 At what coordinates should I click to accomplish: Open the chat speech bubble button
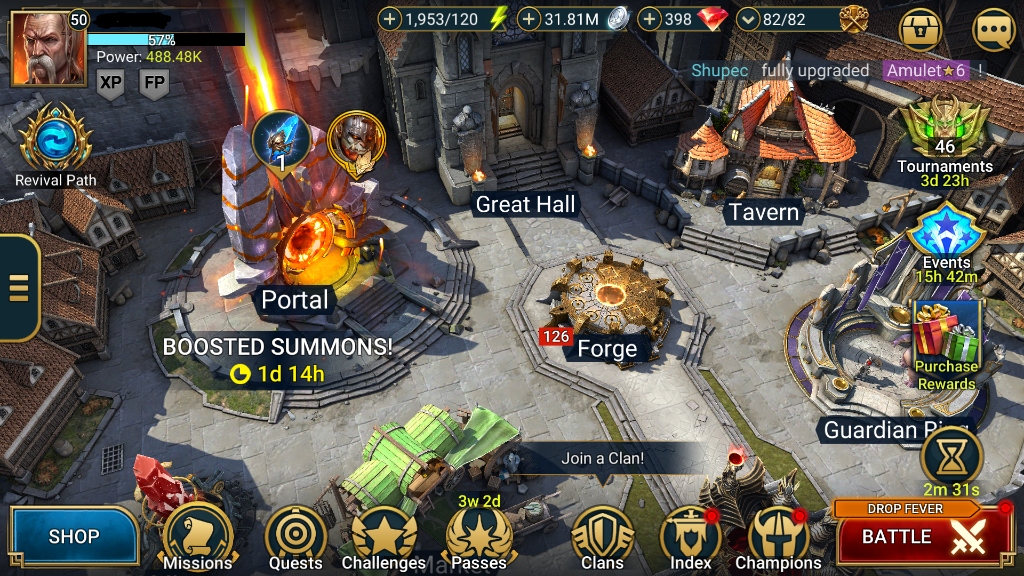pyautogui.click(x=993, y=30)
